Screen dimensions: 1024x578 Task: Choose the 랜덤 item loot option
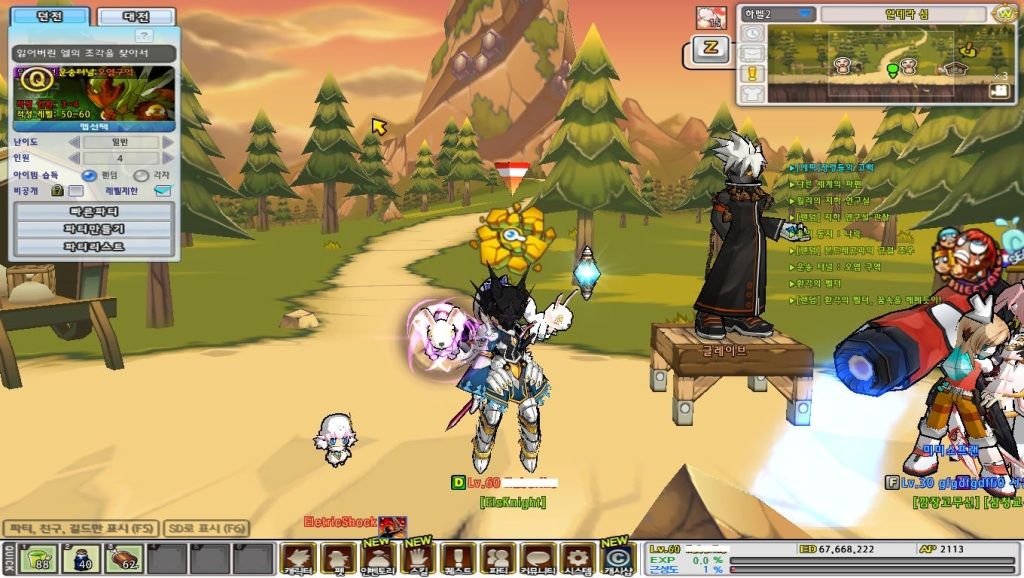(89, 175)
